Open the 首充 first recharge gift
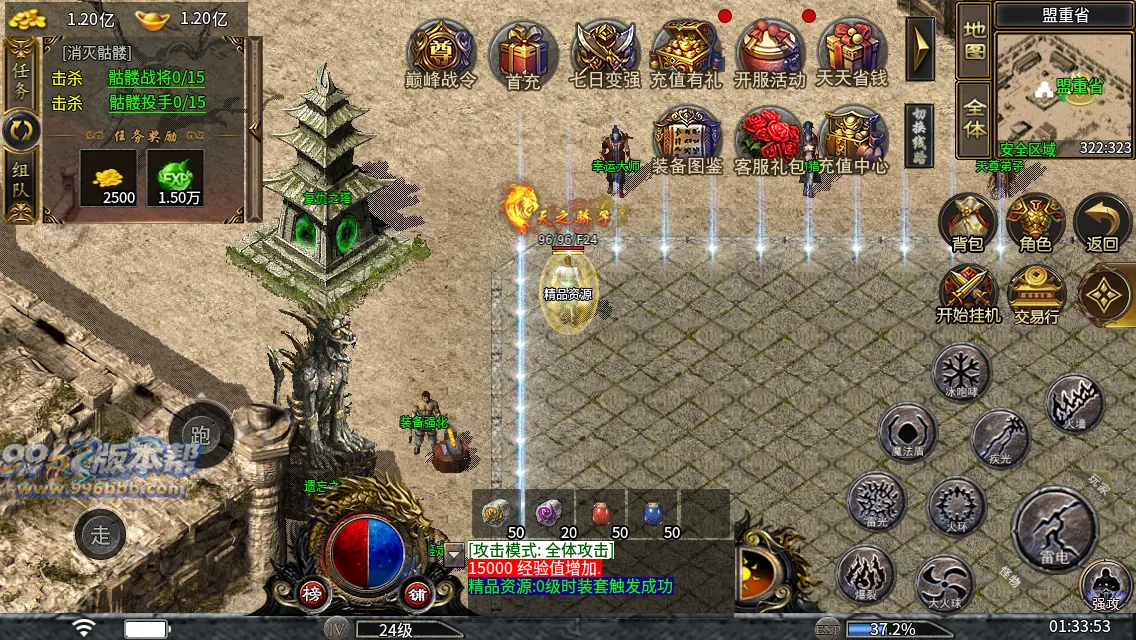Viewport: 1136px width, 640px height. (x=523, y=54)
